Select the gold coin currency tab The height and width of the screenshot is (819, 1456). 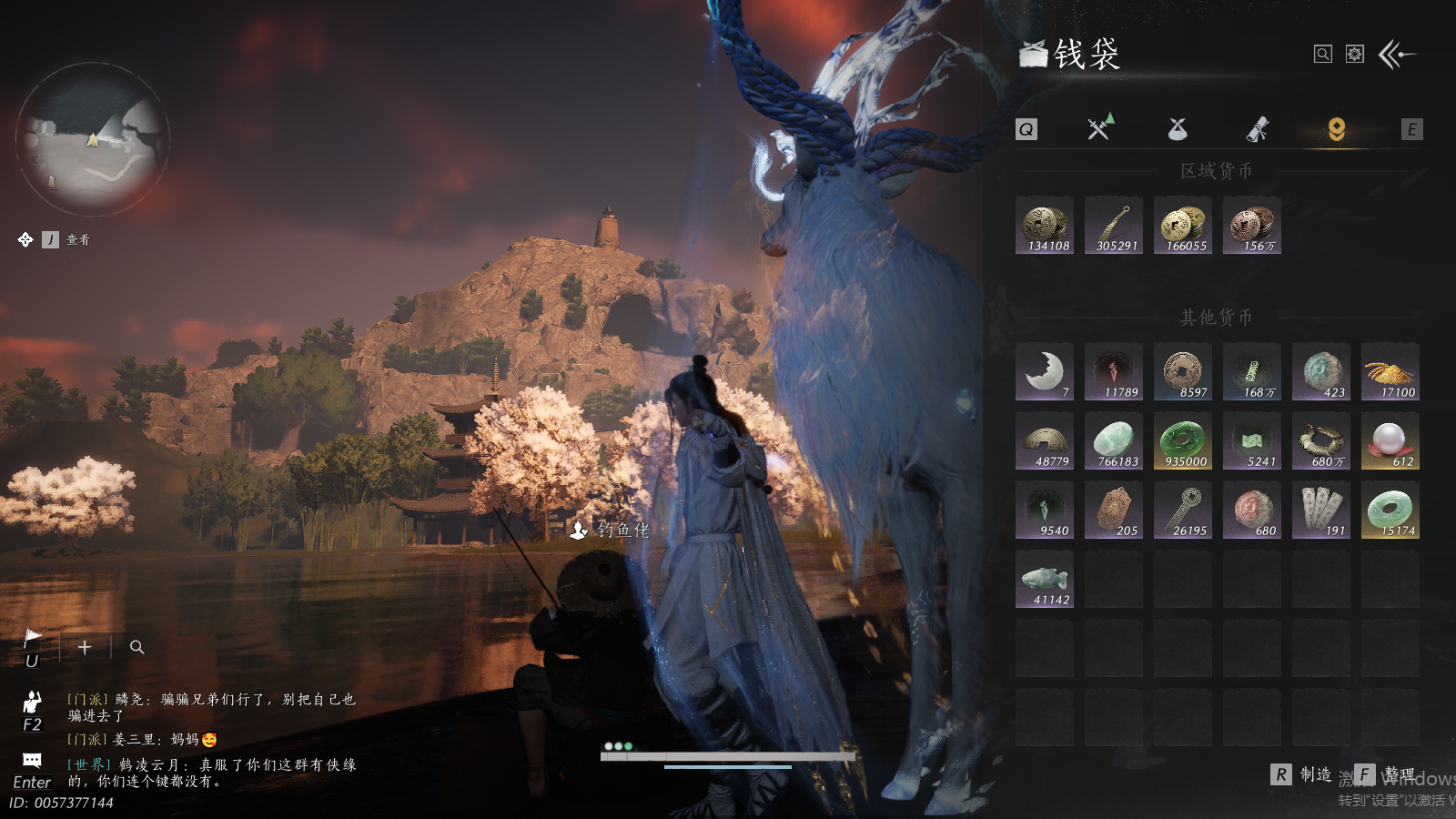tap(1336, 129)
